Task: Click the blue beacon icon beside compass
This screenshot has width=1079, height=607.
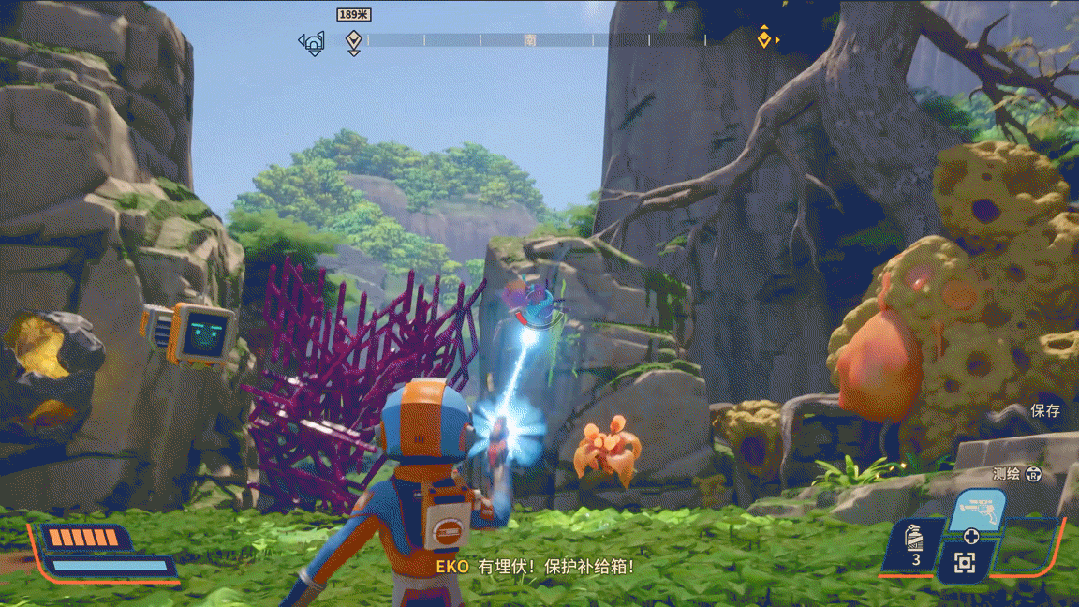Action: click(313, 42)
